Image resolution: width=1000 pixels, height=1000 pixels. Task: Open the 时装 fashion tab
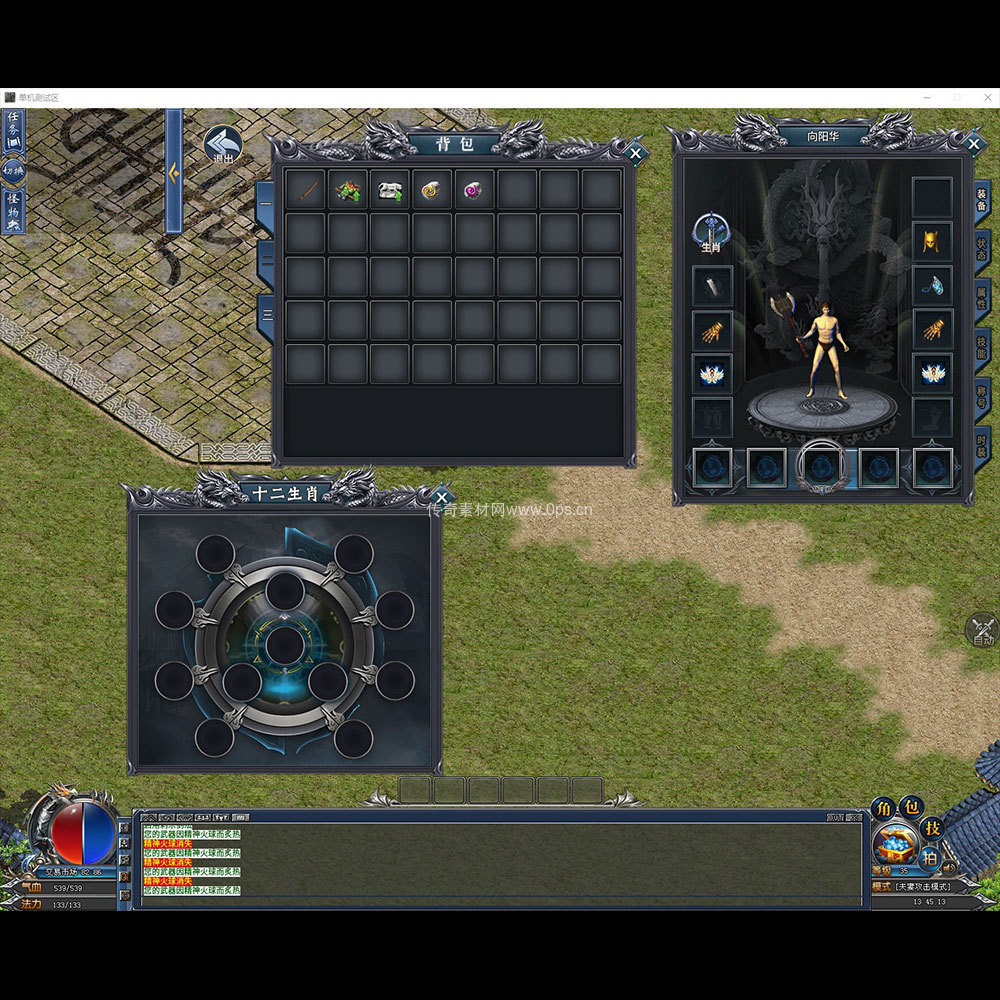(982, 445)
